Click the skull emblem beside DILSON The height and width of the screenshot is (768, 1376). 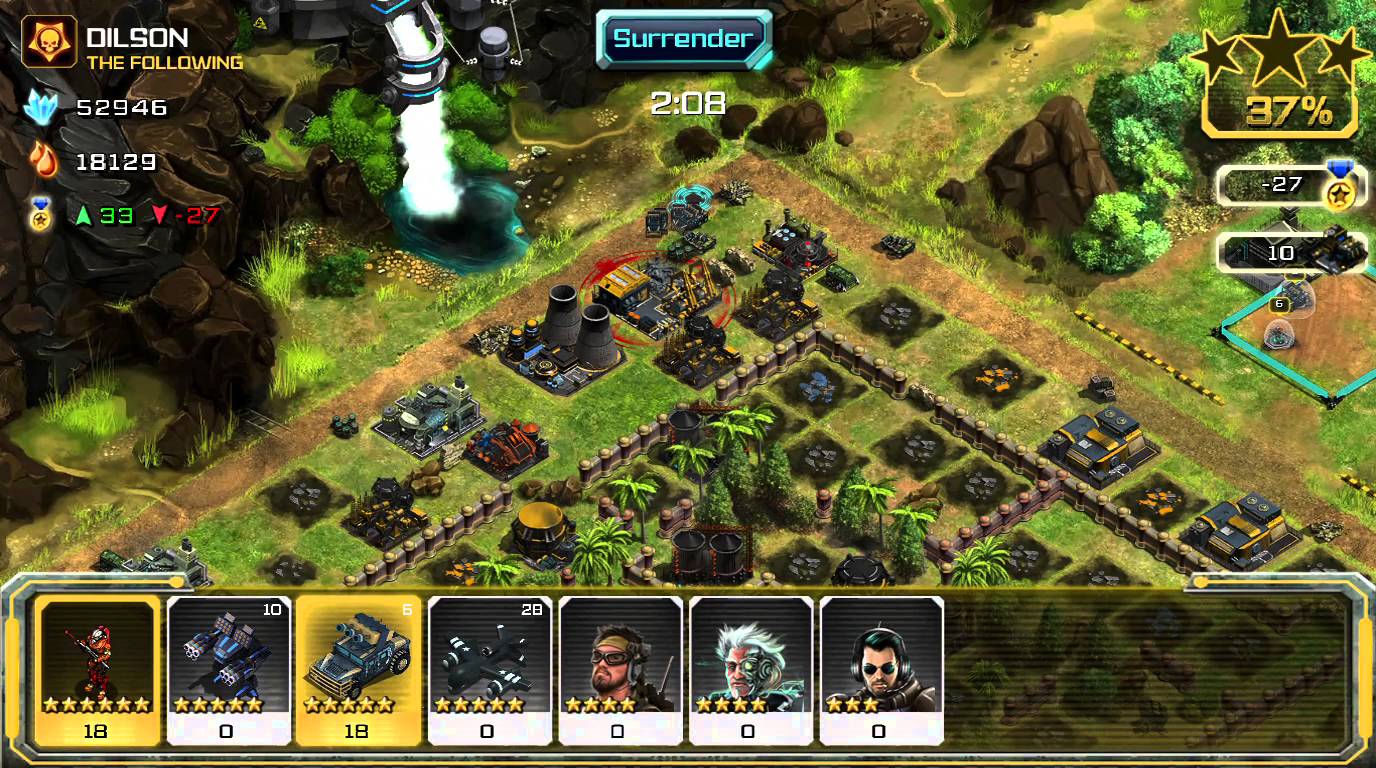(x=48, y=42)
